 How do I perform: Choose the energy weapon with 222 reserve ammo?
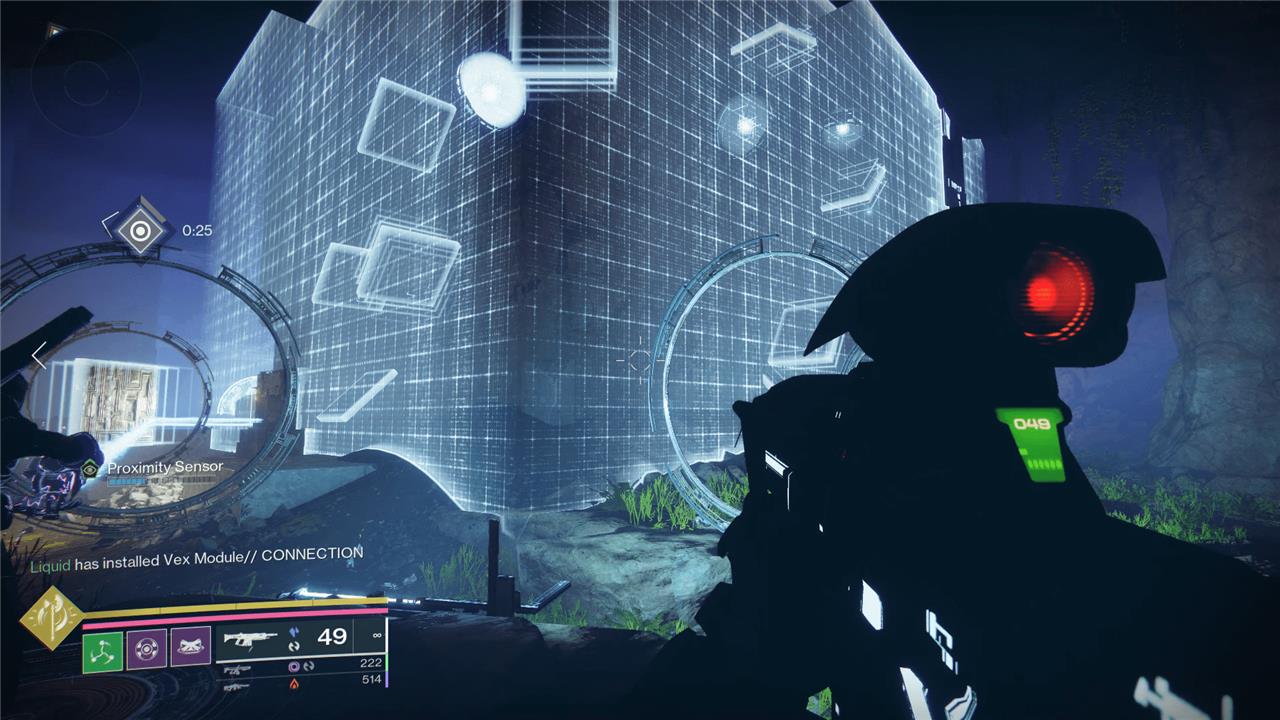[239, 668]
